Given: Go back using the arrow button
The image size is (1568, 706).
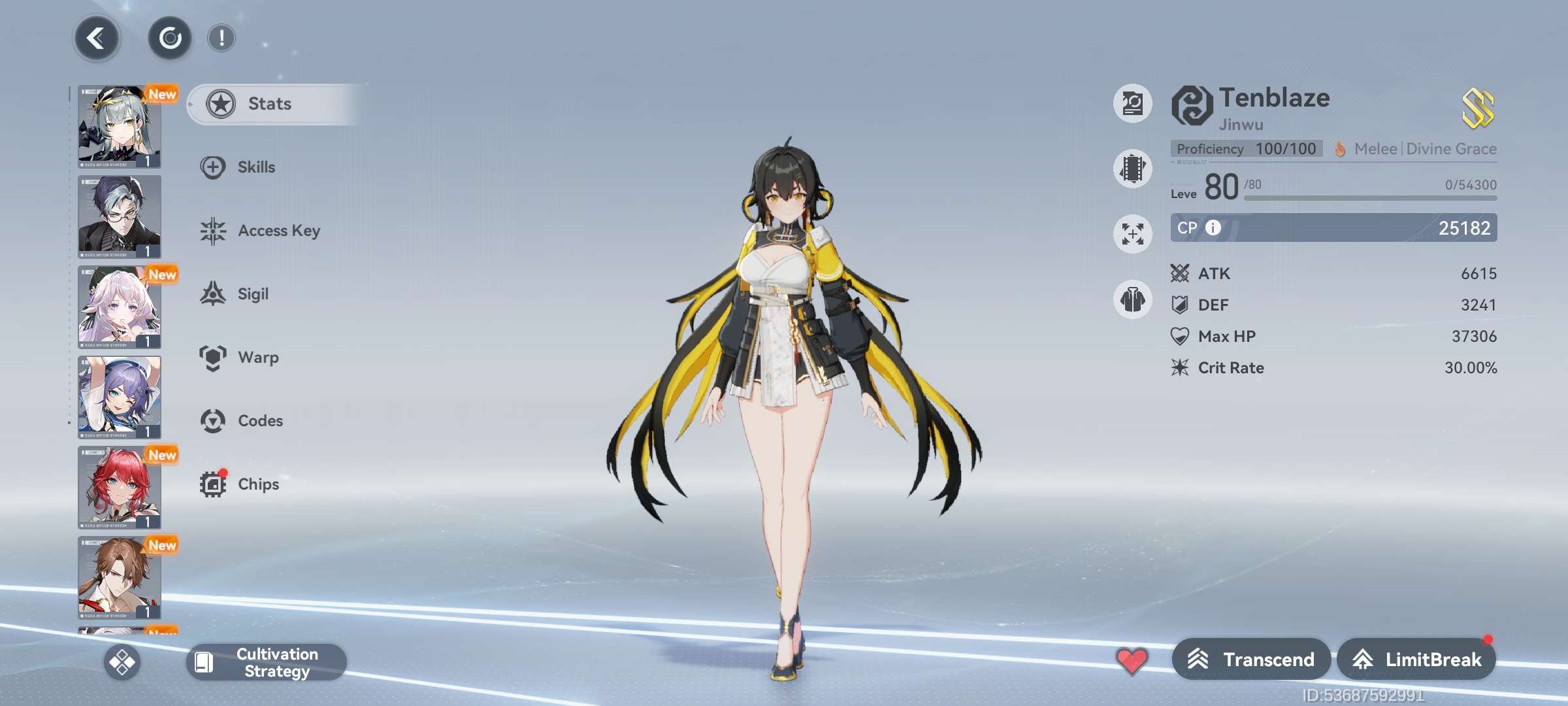Looking at the screenshot, I should (x=97, y=39).
